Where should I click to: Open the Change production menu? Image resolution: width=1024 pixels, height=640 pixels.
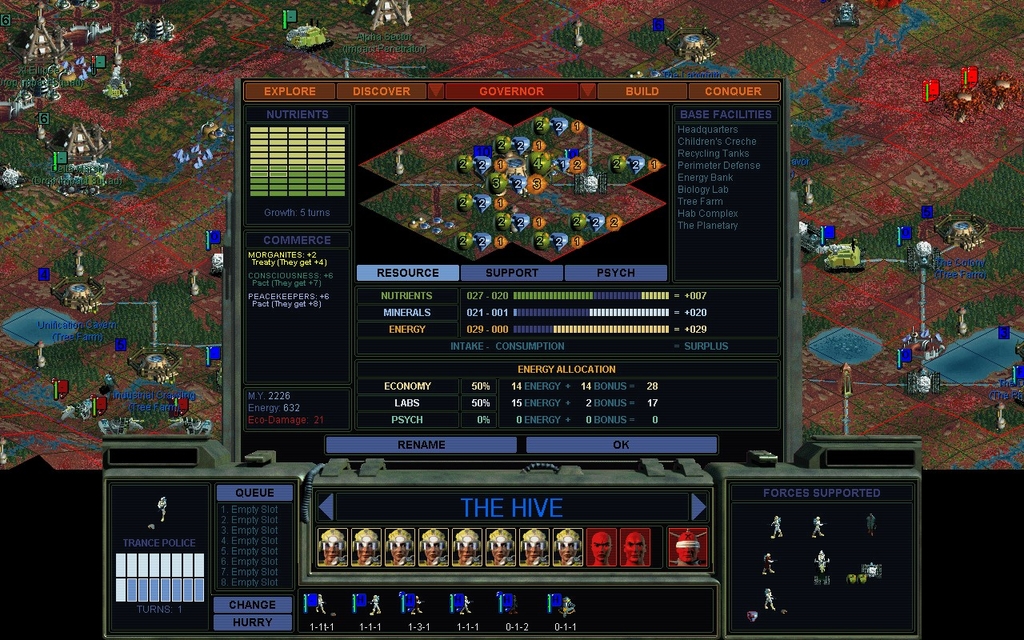(252, 605)
